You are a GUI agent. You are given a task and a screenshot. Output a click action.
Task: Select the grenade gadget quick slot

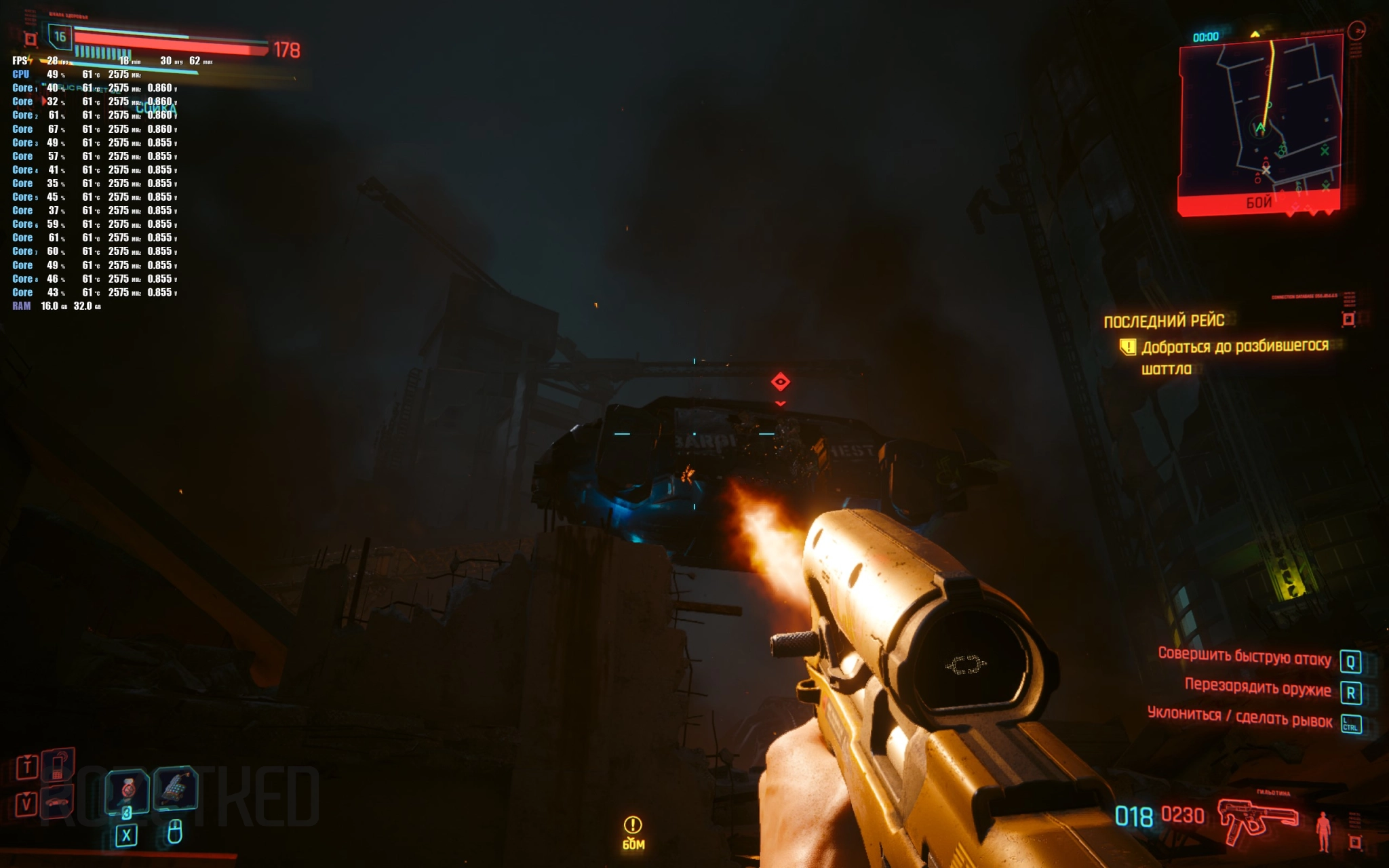(x=175, y=788)
